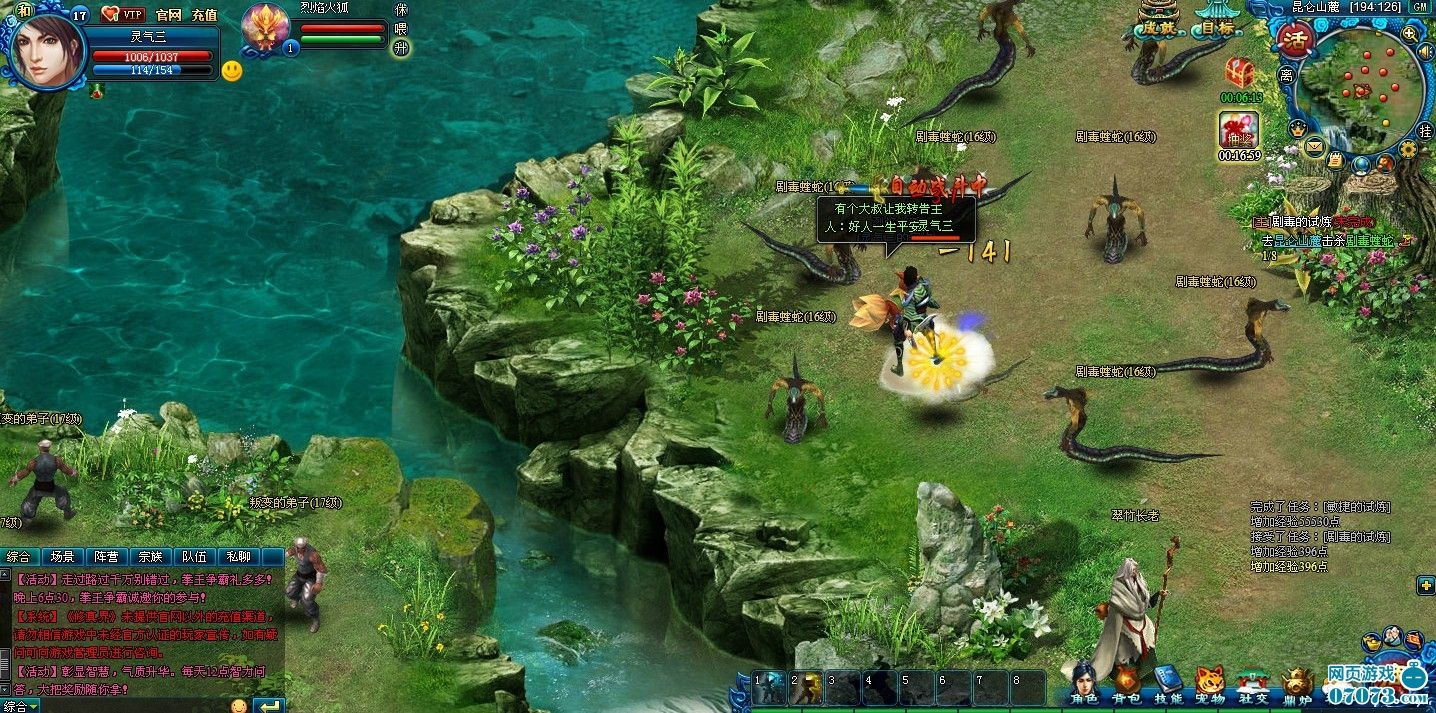Open the red 活 activity button
Screen dimensions: 1436x713
pos(1296,41)
